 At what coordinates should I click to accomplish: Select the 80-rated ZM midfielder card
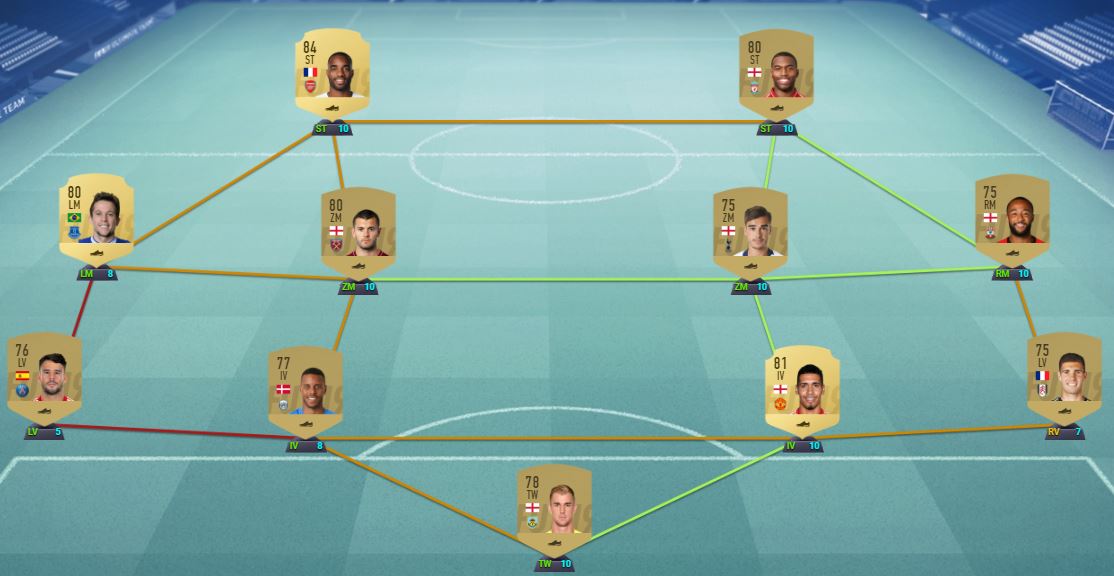coord(358,232)
